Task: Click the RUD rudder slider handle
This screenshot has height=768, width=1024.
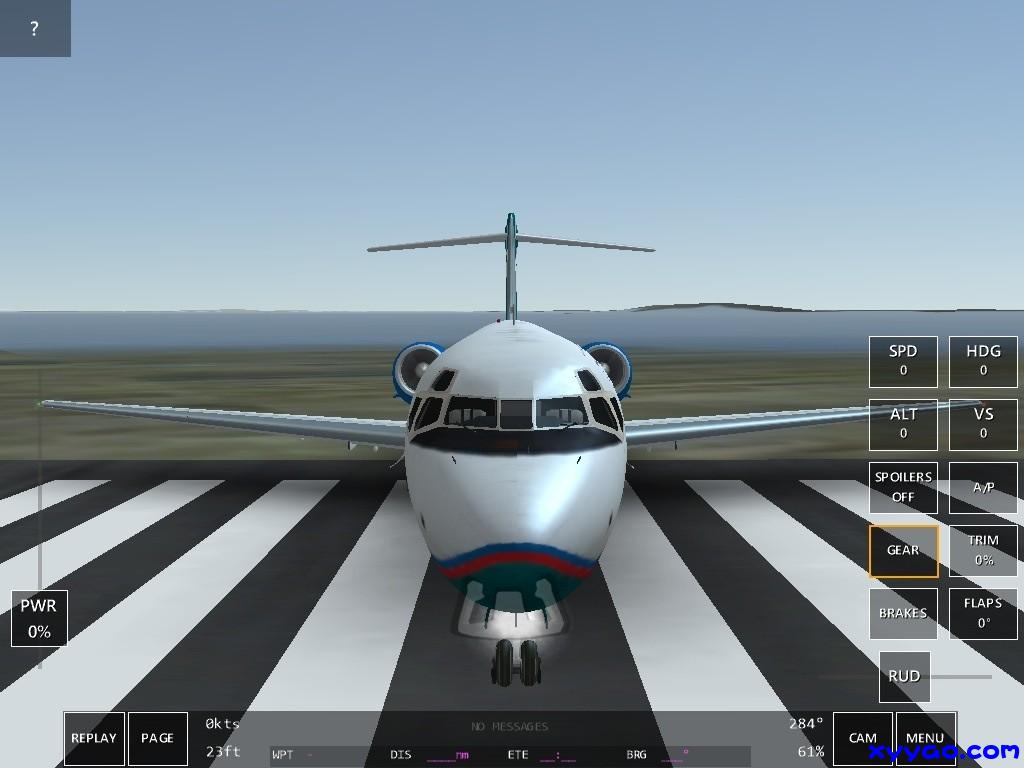Action: 904,676
